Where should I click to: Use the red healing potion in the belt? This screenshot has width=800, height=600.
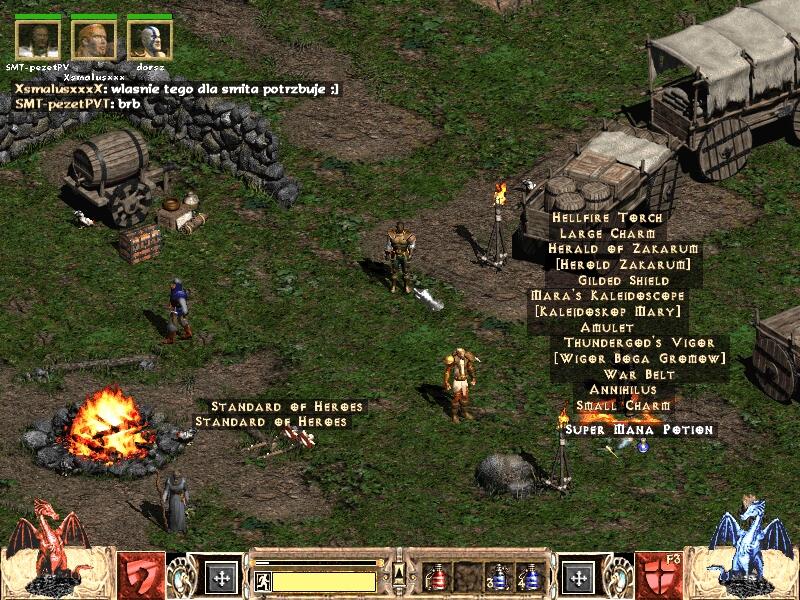436,577
